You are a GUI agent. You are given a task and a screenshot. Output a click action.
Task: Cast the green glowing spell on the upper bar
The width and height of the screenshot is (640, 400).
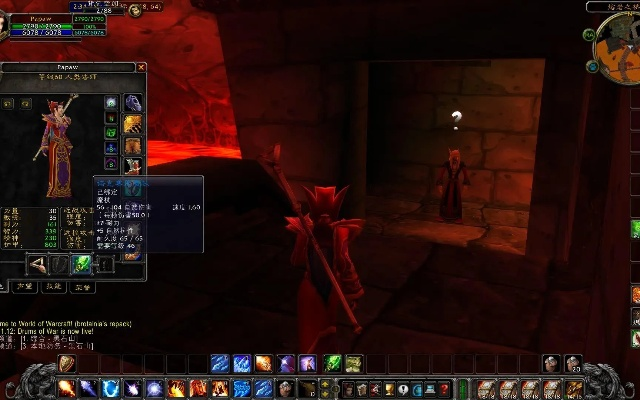click(333, 363)
